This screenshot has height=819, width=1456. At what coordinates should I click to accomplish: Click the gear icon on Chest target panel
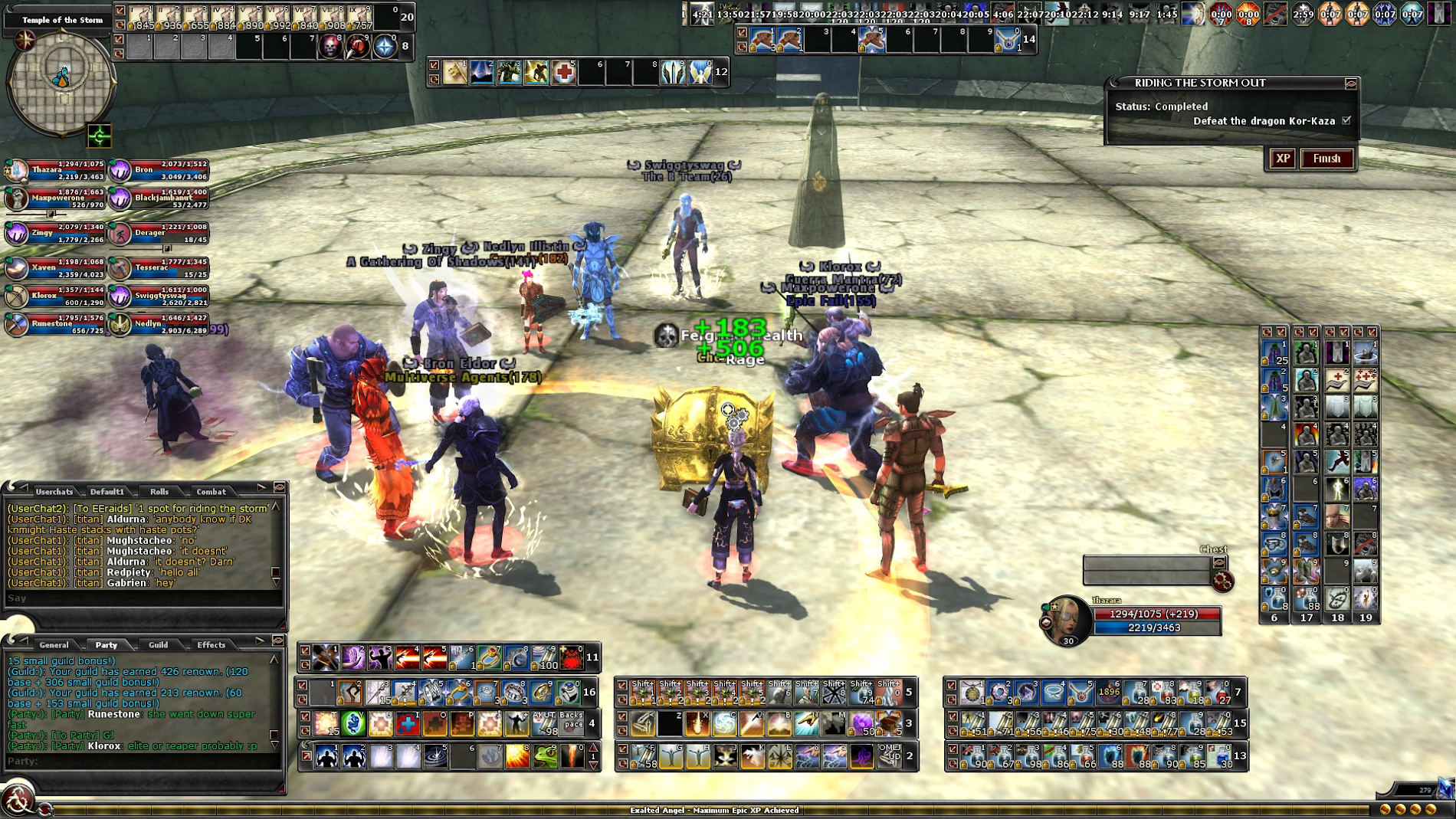(x=1222, y=581)
